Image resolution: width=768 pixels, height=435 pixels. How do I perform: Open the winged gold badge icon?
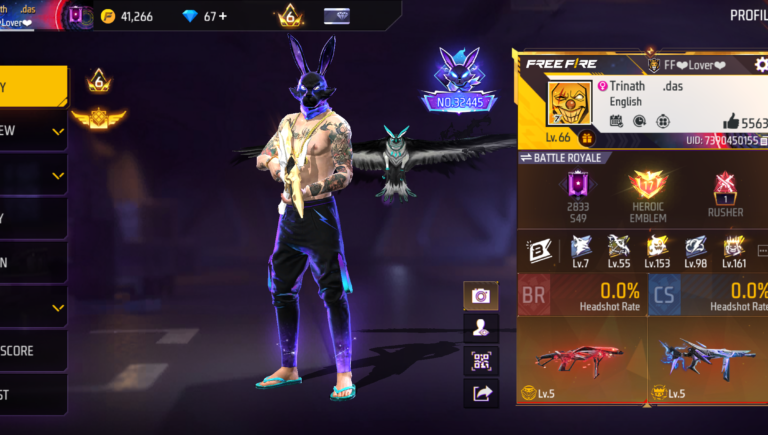point(99,118)
